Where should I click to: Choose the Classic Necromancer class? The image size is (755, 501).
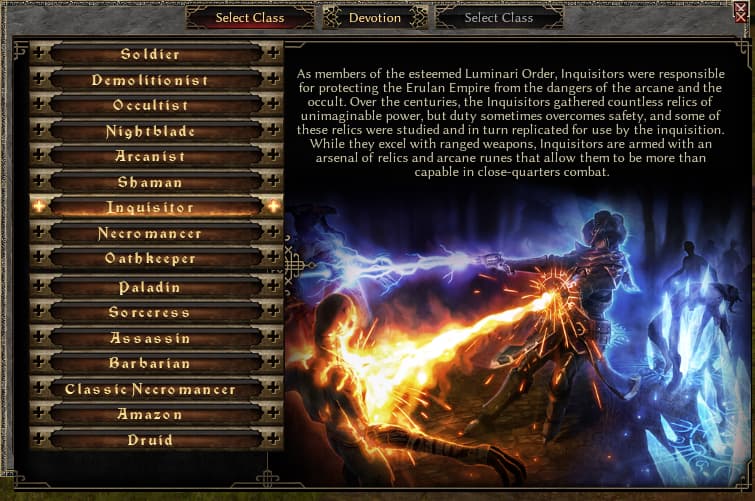point(151,389)
